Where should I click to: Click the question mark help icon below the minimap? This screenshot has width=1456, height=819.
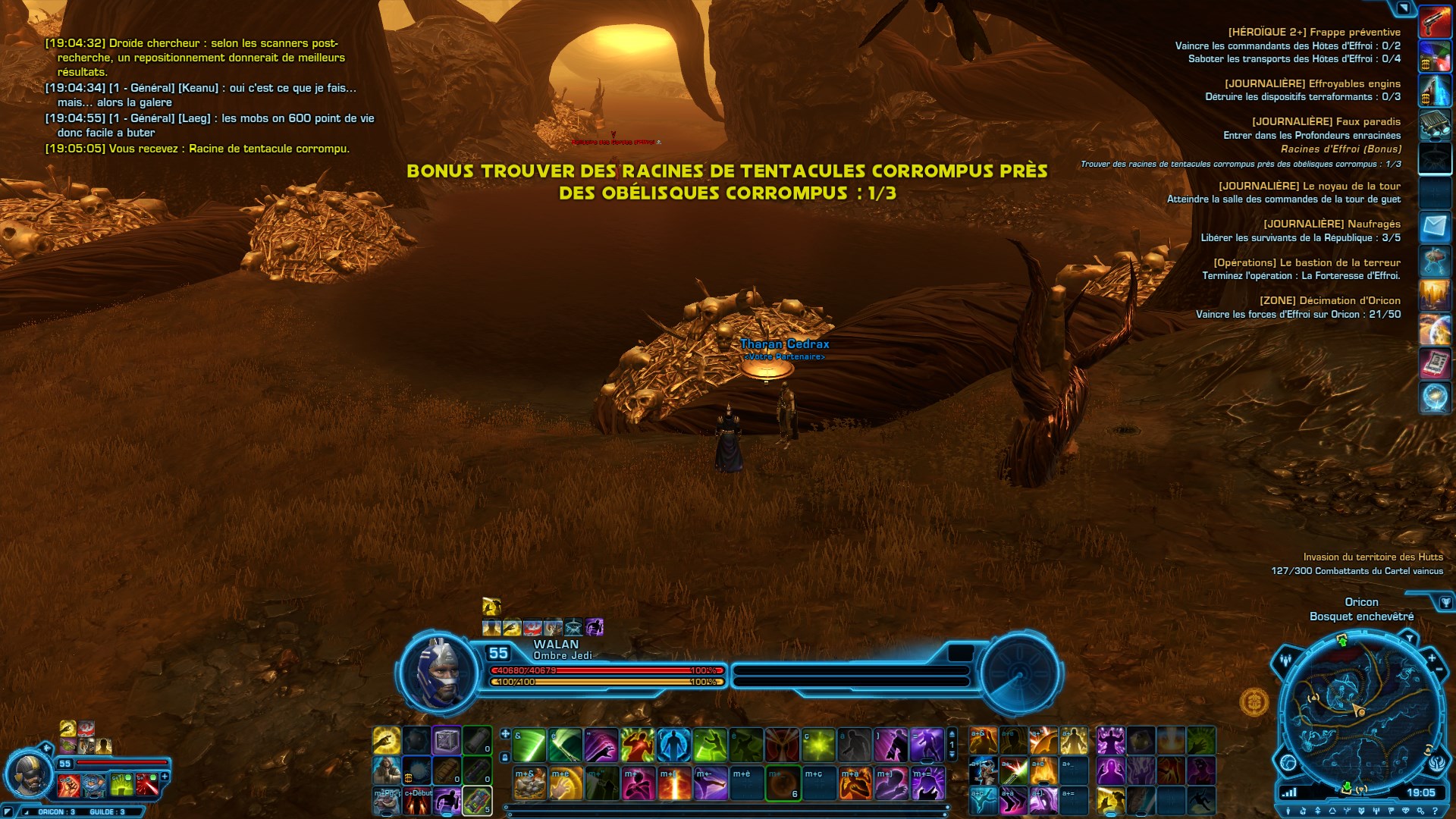pos(1436,810)
